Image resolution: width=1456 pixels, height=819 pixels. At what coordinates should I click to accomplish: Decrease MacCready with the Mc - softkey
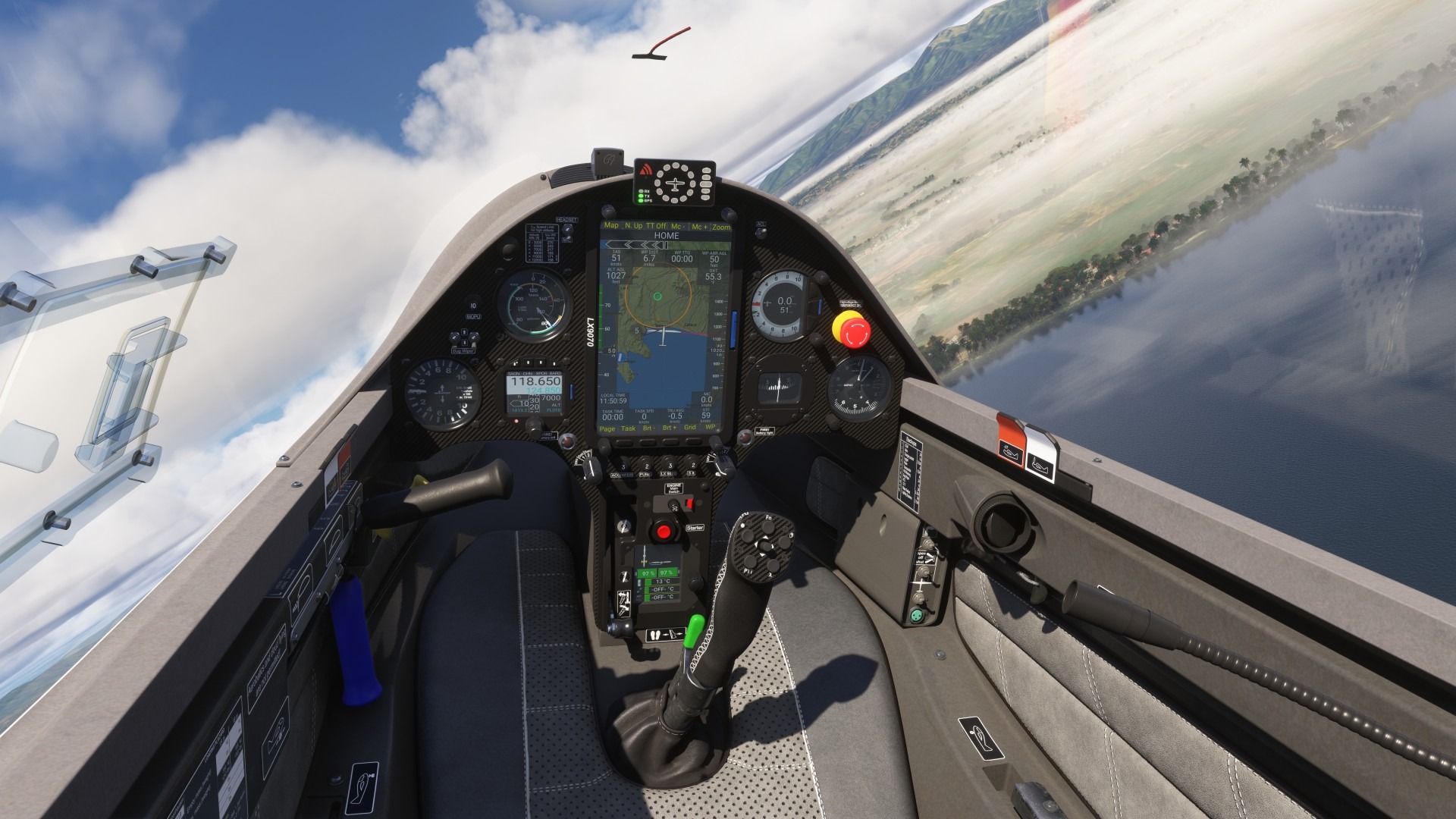[677, 227]
